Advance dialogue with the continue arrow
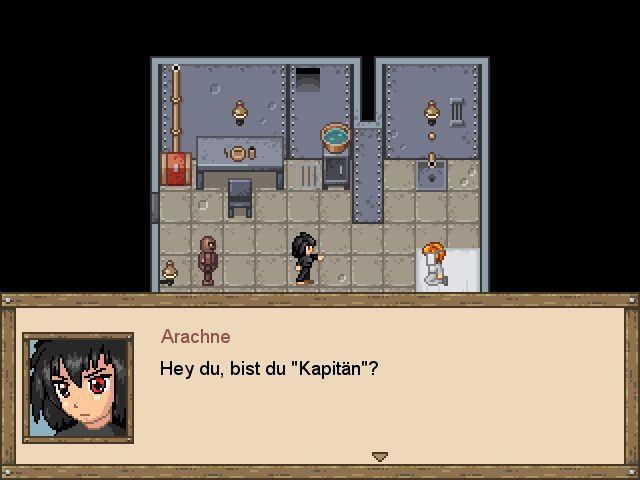The width and height of the screenshot is (640, 480). [379, 456]
